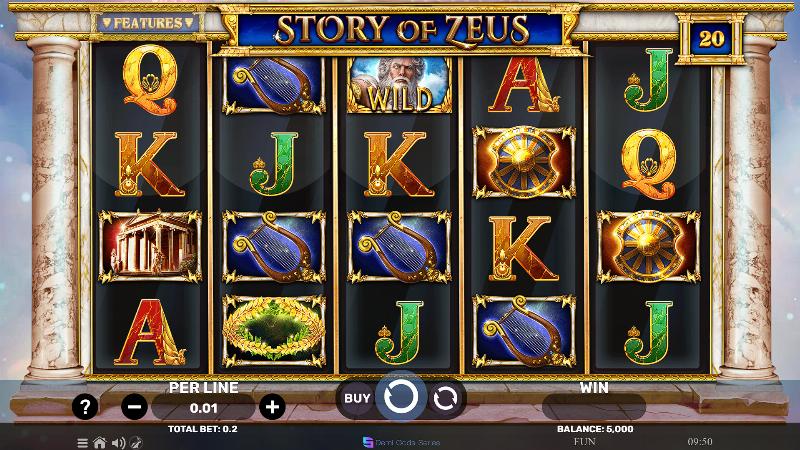Open the BUY bonus feature
800x450 pixels.
coord(357,398)
